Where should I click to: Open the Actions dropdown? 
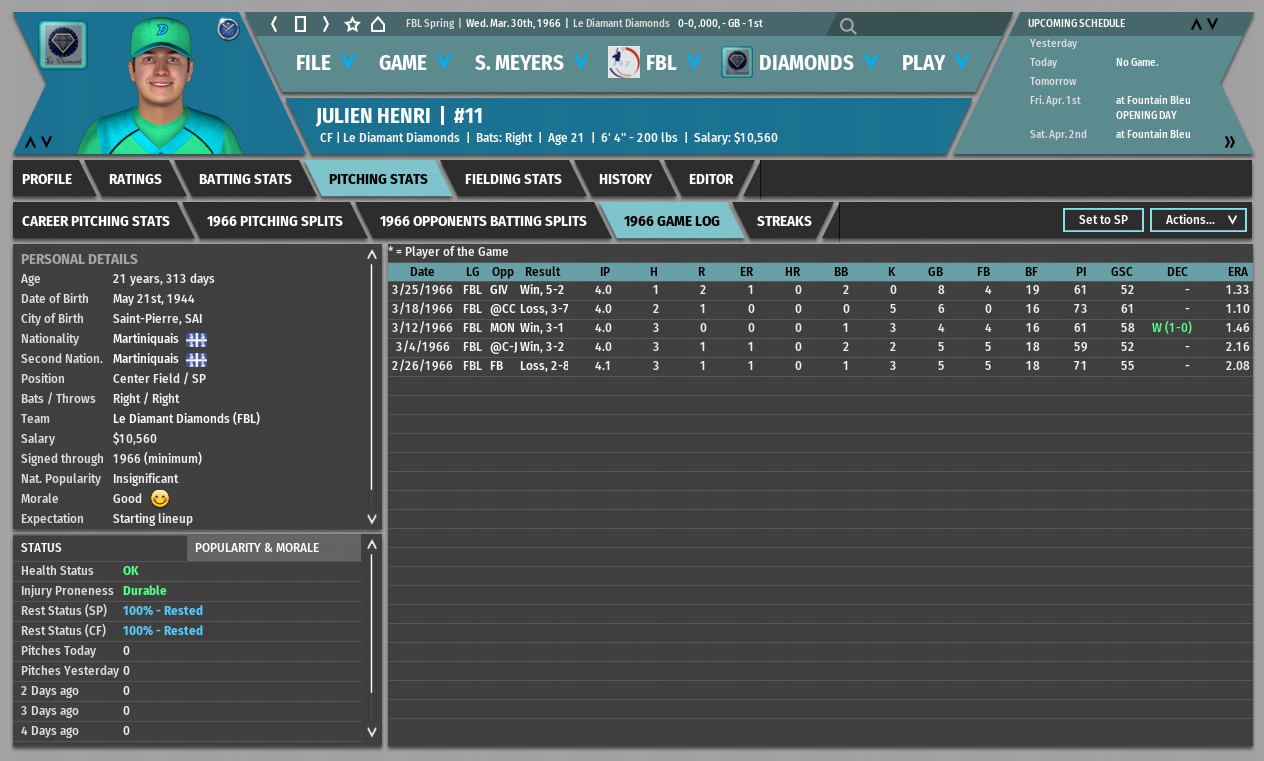(x=1198, y=220)
